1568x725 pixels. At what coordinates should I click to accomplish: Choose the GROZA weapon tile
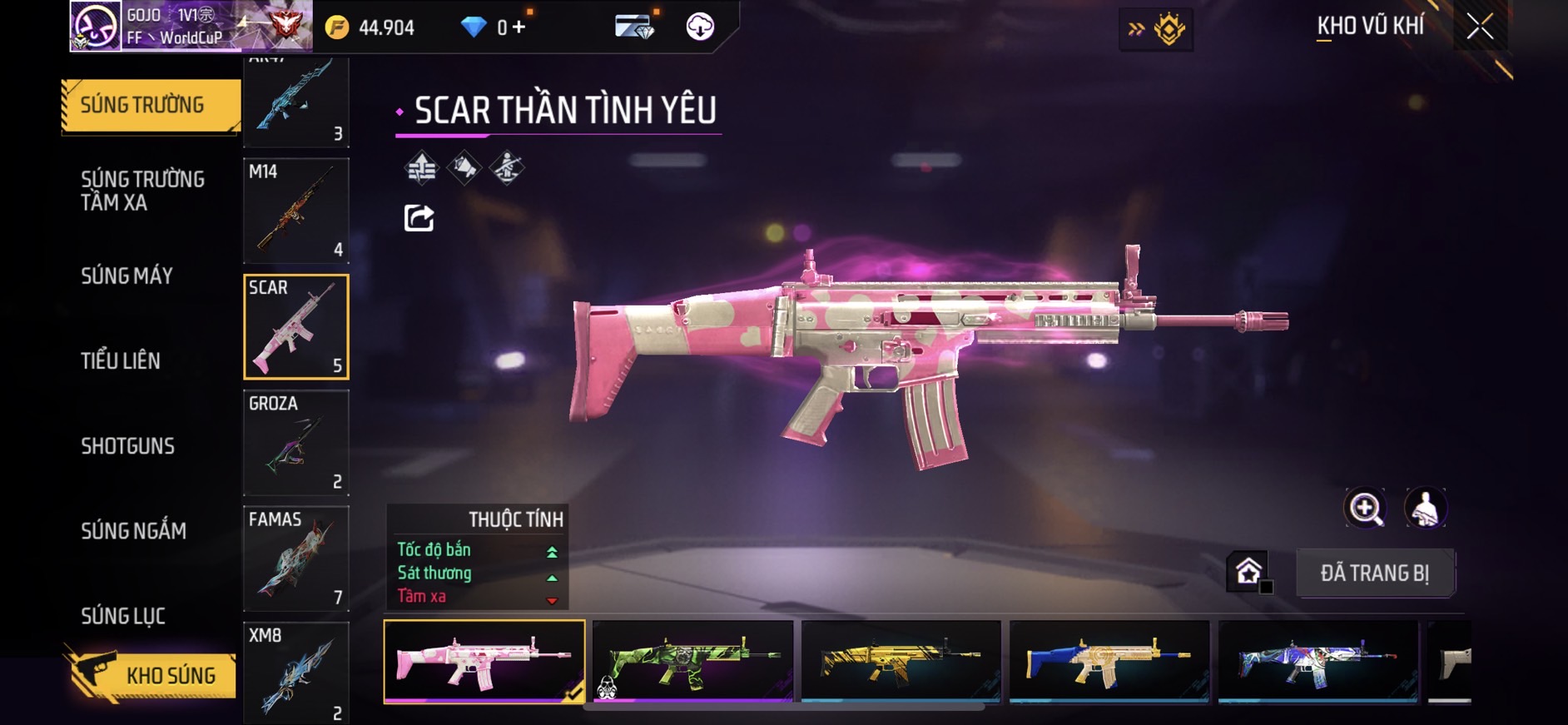(296, 443)
